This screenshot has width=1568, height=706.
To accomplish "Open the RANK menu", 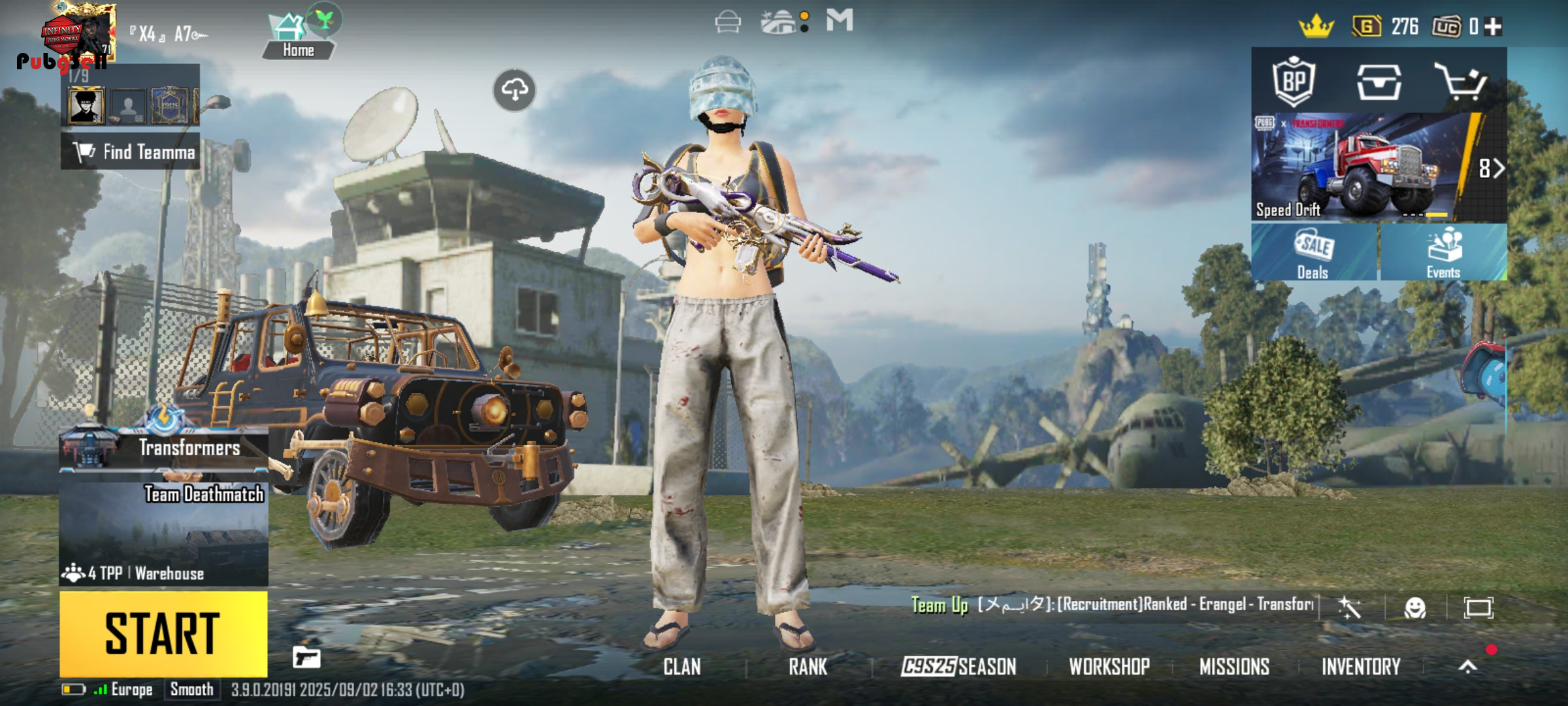I will click(x=808, y=667).
